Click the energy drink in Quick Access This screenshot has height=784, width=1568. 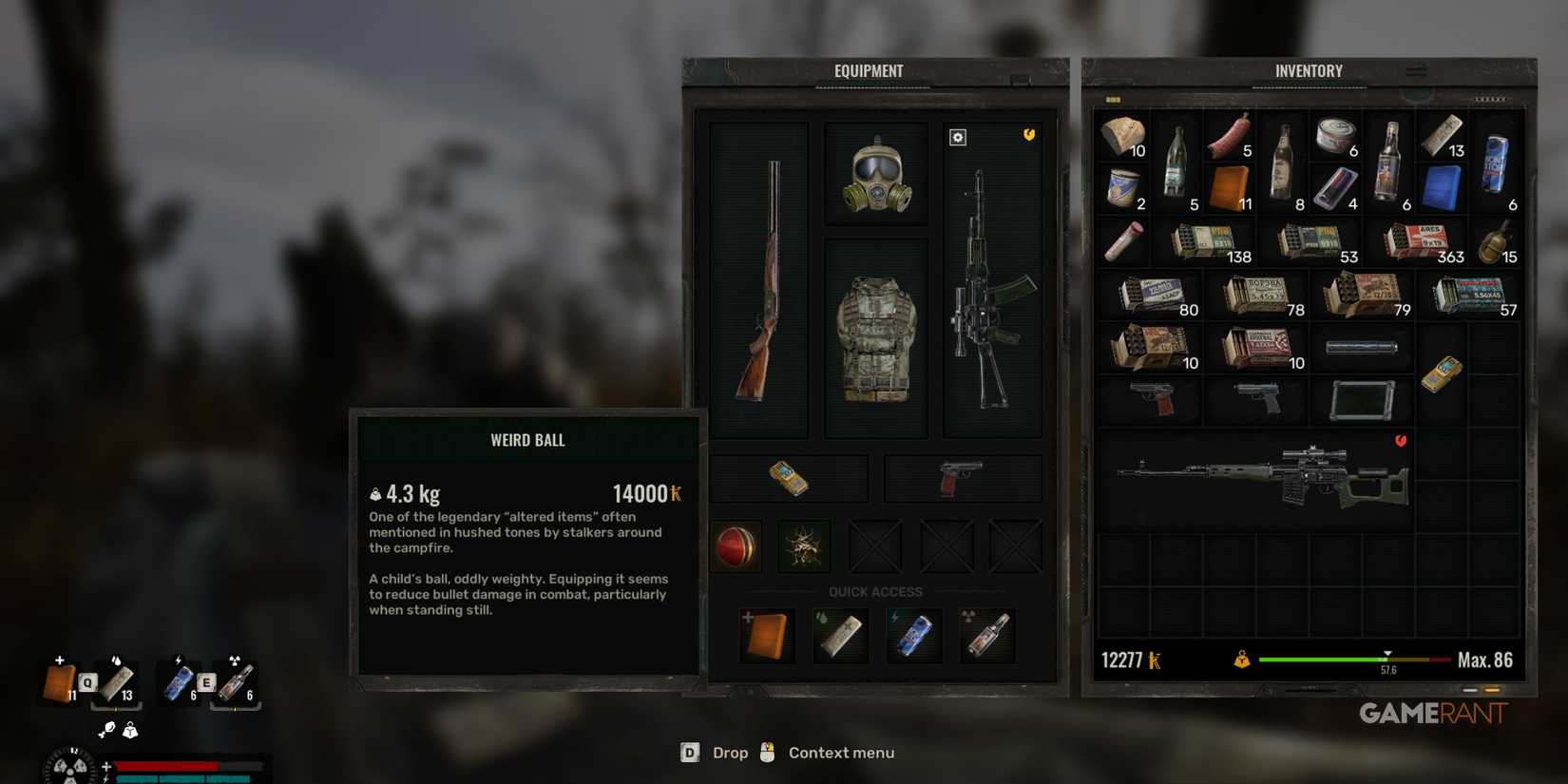pos(913,635)
